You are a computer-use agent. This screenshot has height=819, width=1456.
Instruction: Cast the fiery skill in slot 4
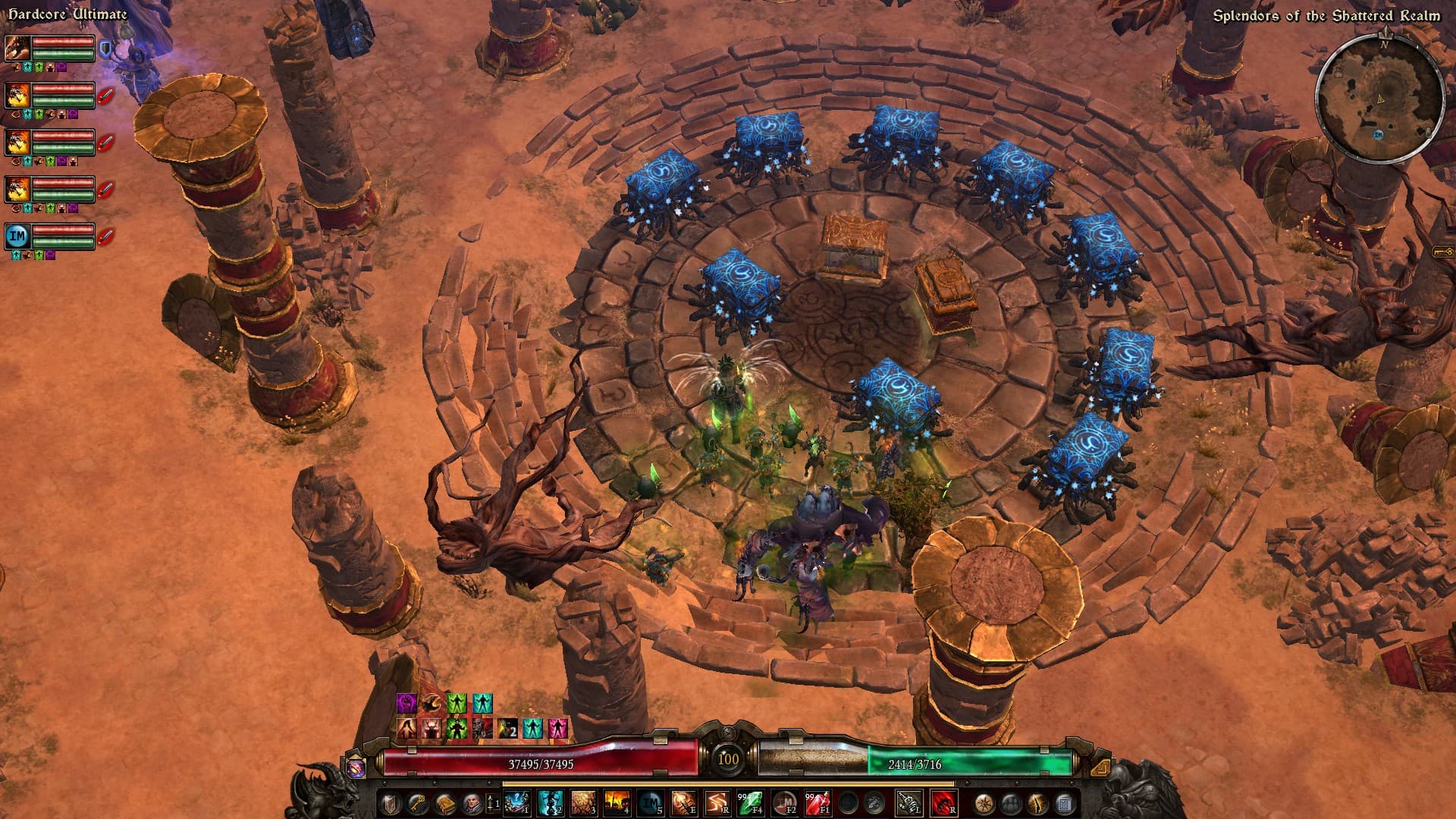[x=617, y=803]
